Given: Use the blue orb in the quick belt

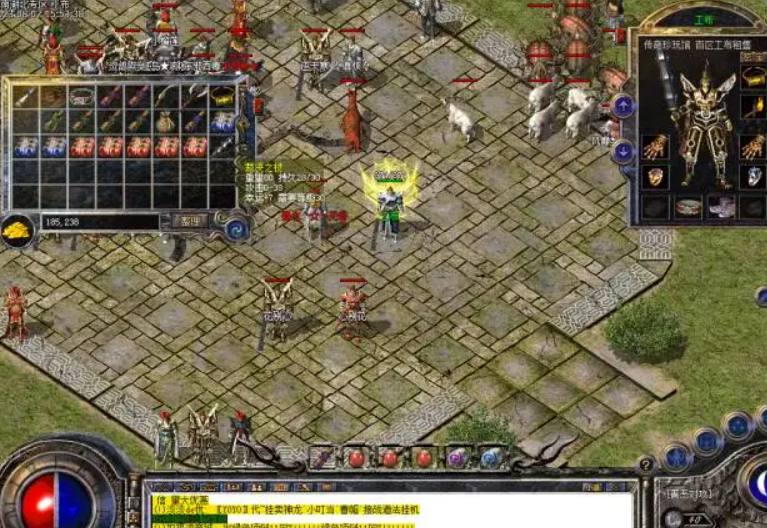Looking at the screenshot, I should pyautogui.click(x=490, y=458).
